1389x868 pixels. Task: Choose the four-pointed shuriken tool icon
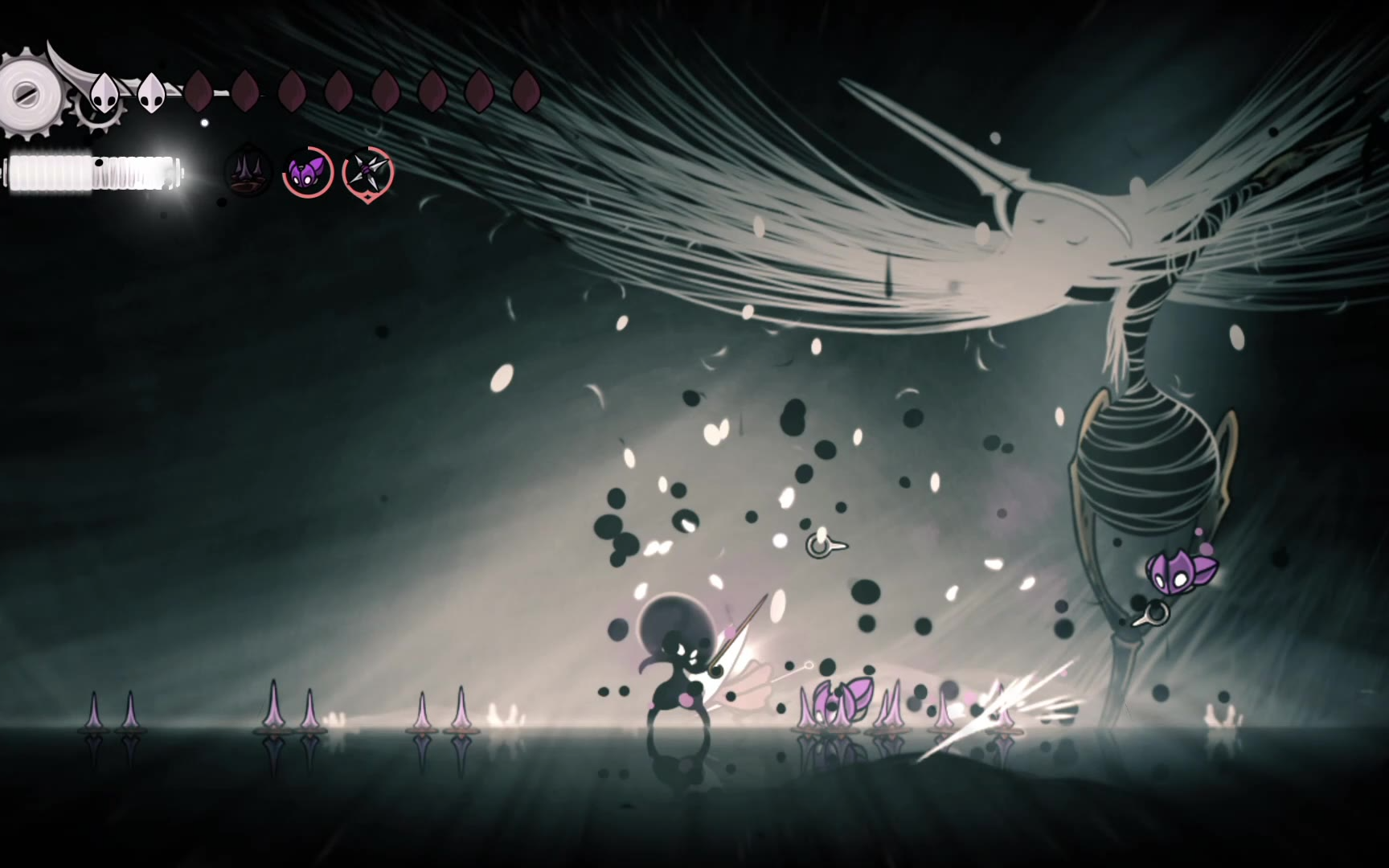pos(367,171)
